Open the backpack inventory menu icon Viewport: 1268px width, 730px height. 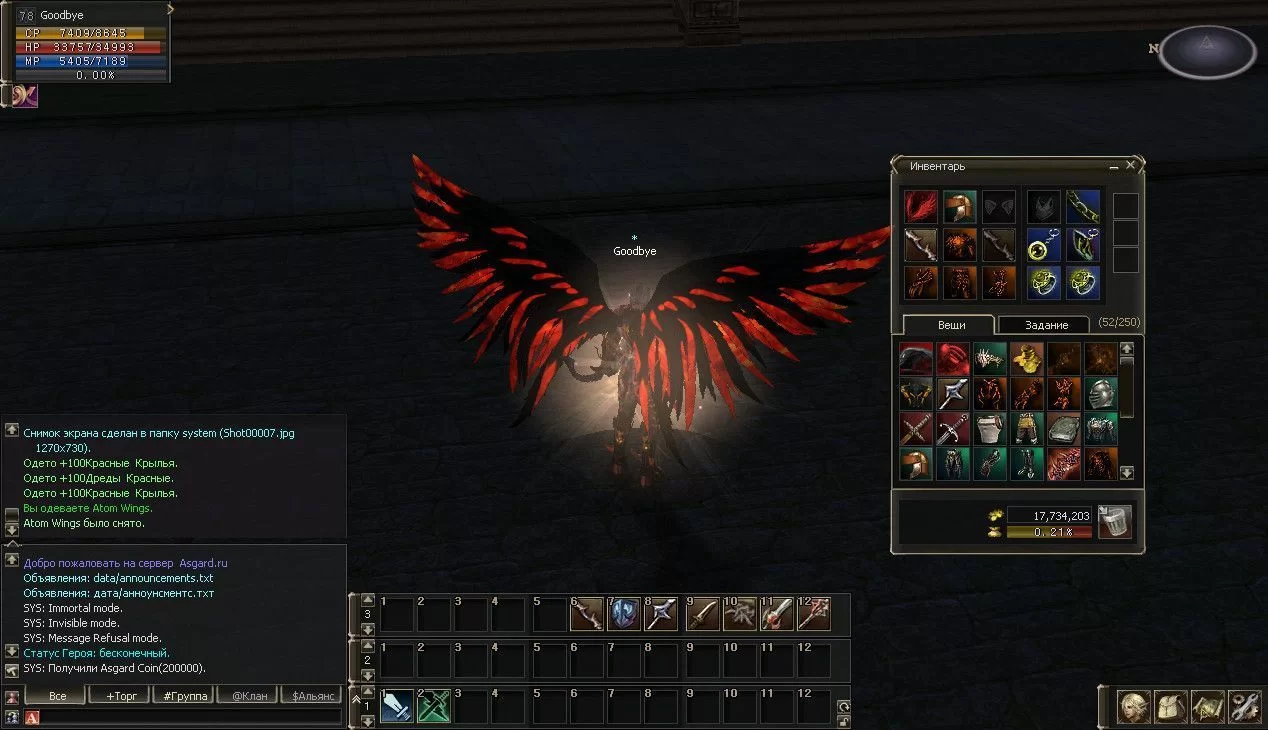1170,707
